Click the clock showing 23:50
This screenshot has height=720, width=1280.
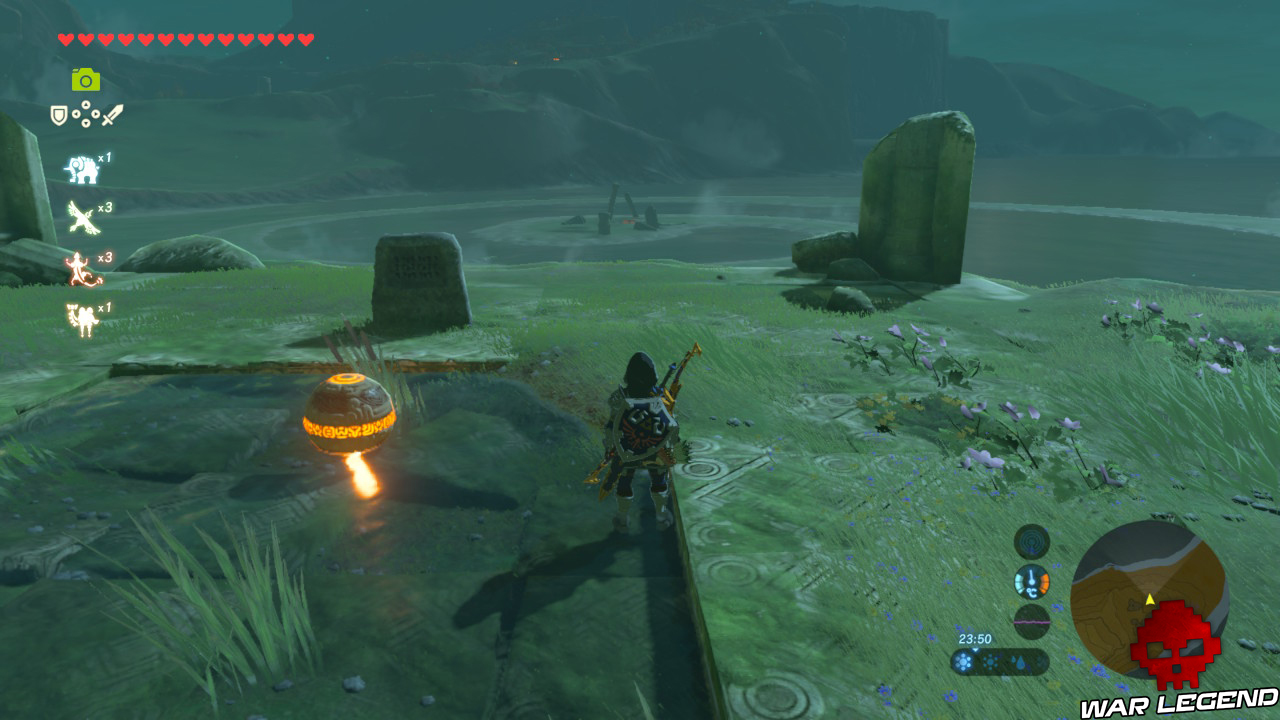pyautogui.click(x=974, y=639)
